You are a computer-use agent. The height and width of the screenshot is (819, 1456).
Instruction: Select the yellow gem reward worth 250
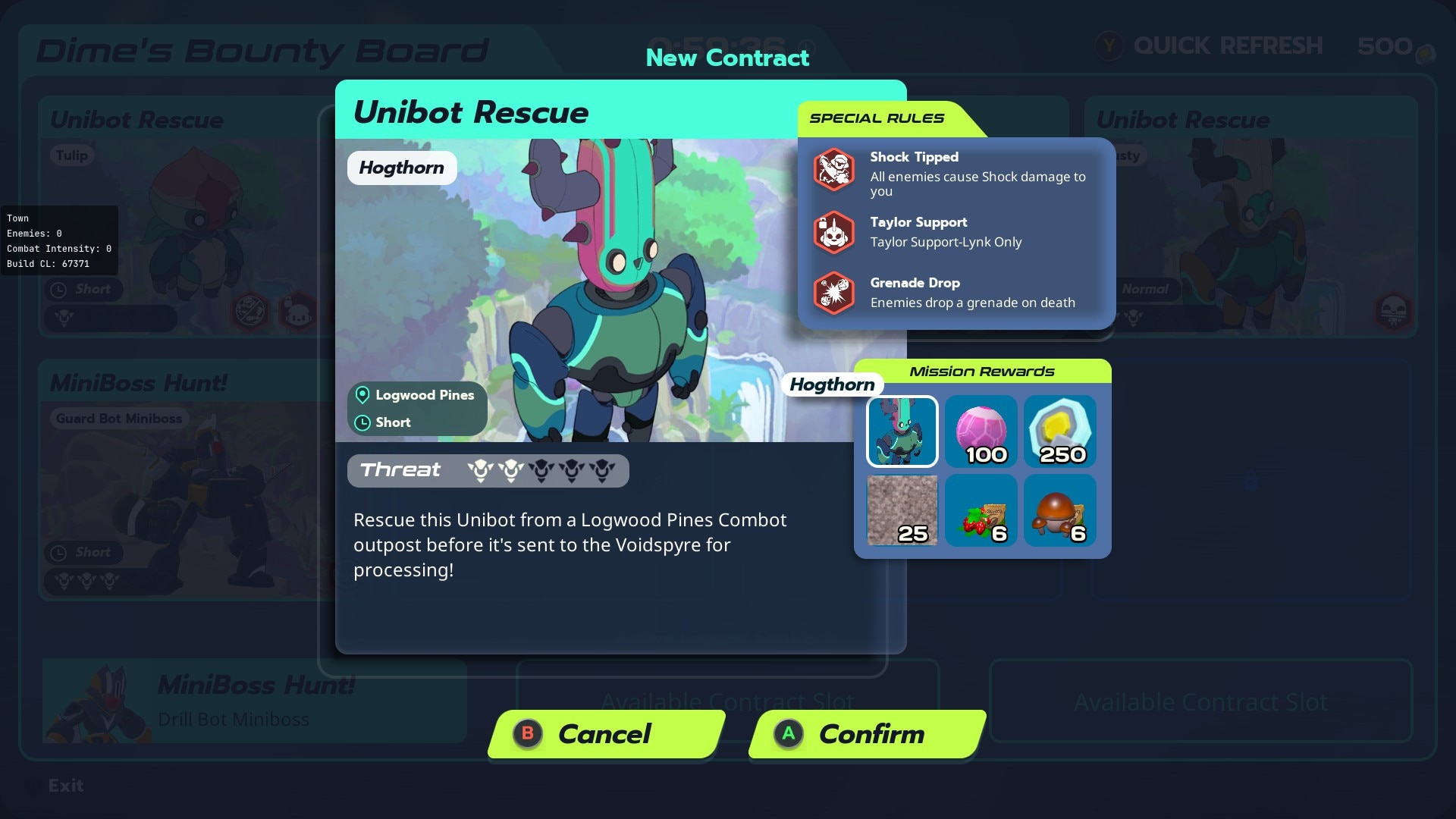1060,431
